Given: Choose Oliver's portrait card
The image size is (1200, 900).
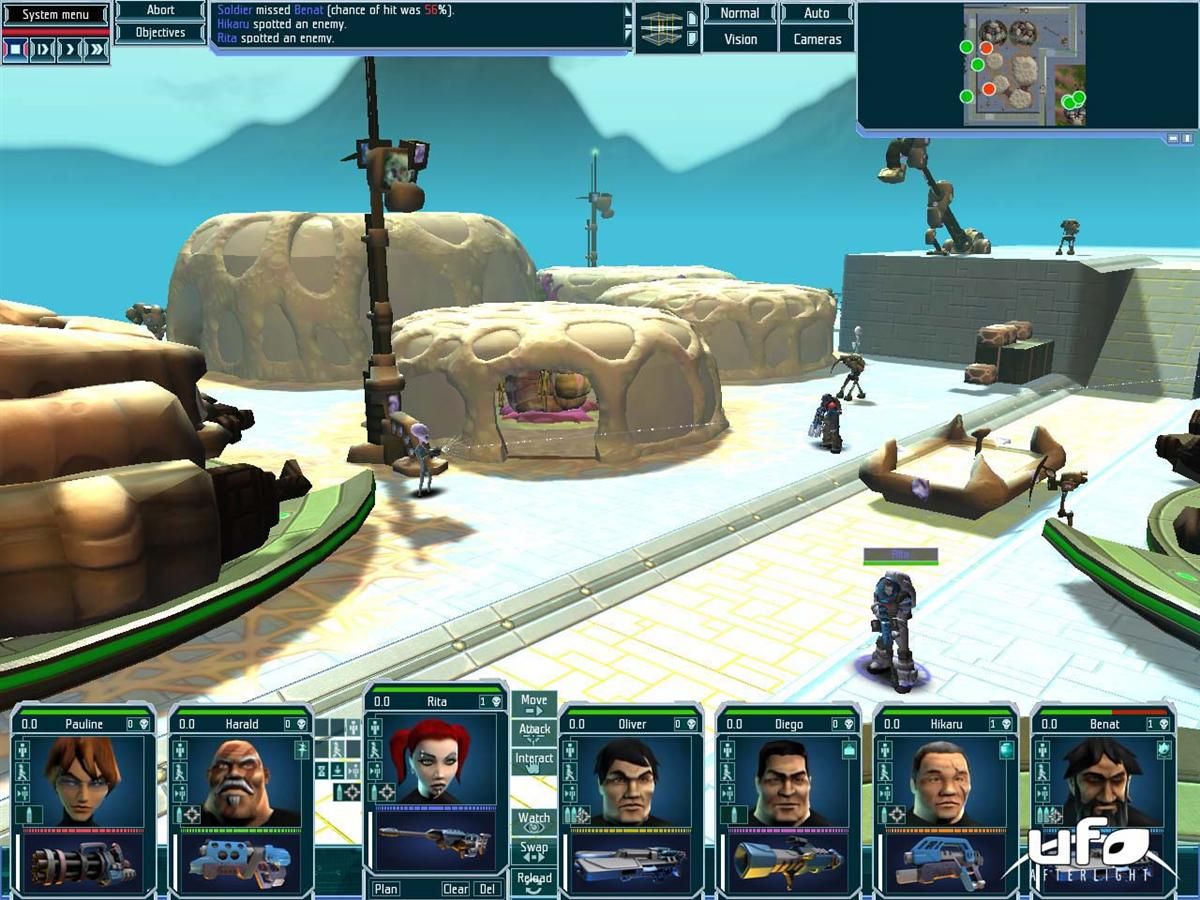Looking at the screenshot, I should [x=630, y=782].
